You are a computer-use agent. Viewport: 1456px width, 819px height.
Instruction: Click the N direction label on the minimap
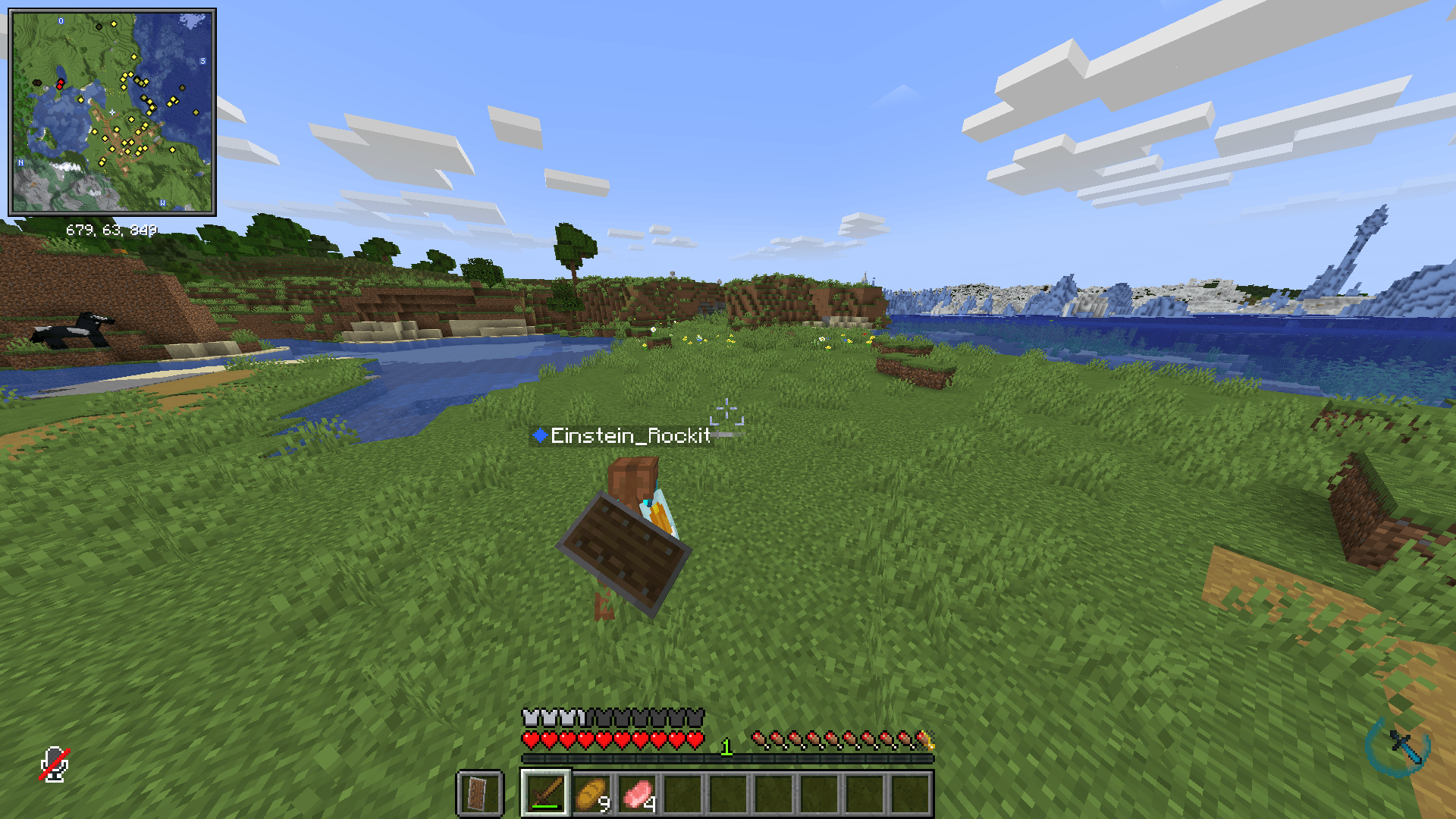pyautogui.click(x=20, y=162)
